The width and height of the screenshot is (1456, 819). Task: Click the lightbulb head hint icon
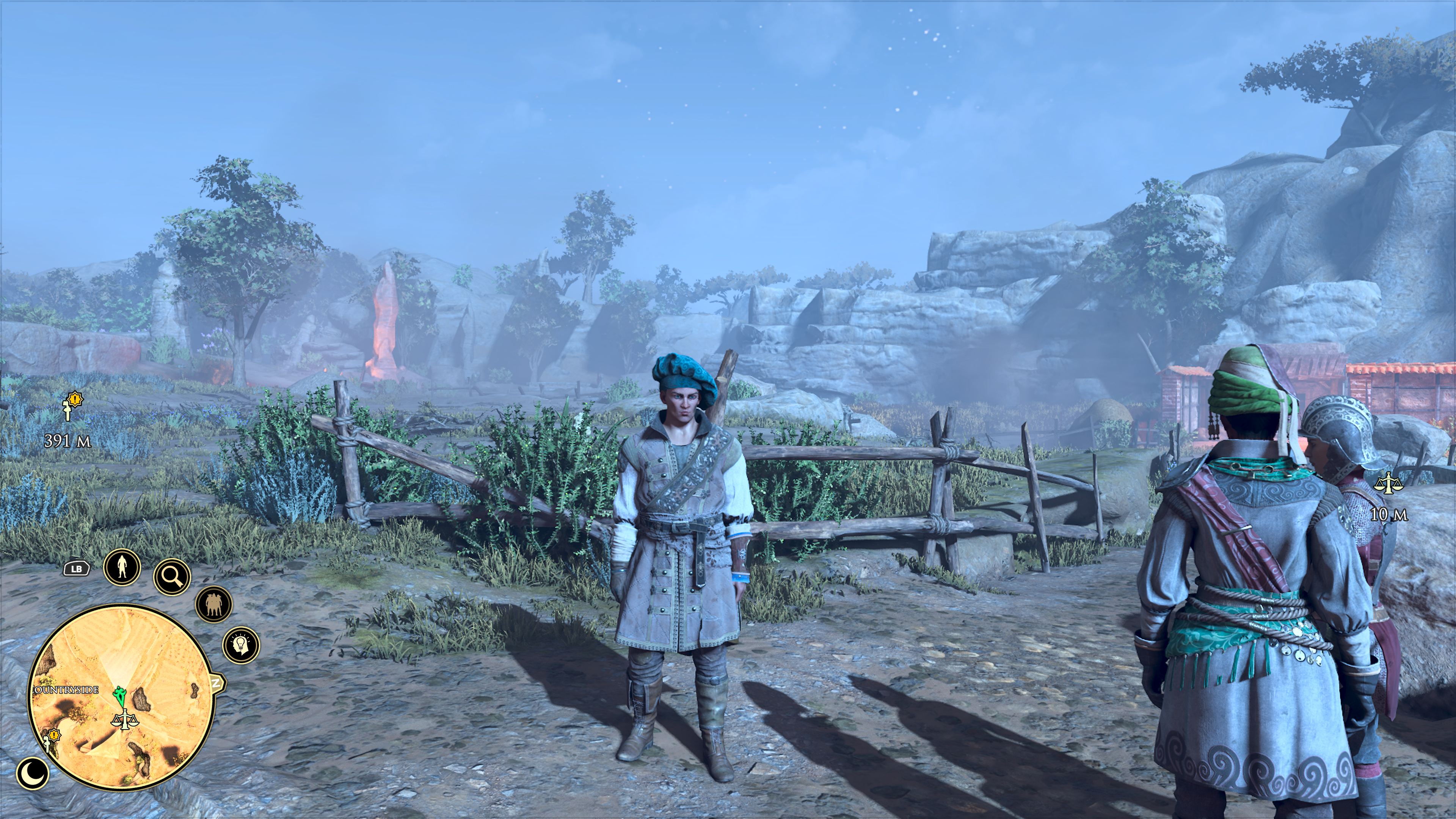tap(242, 645)
